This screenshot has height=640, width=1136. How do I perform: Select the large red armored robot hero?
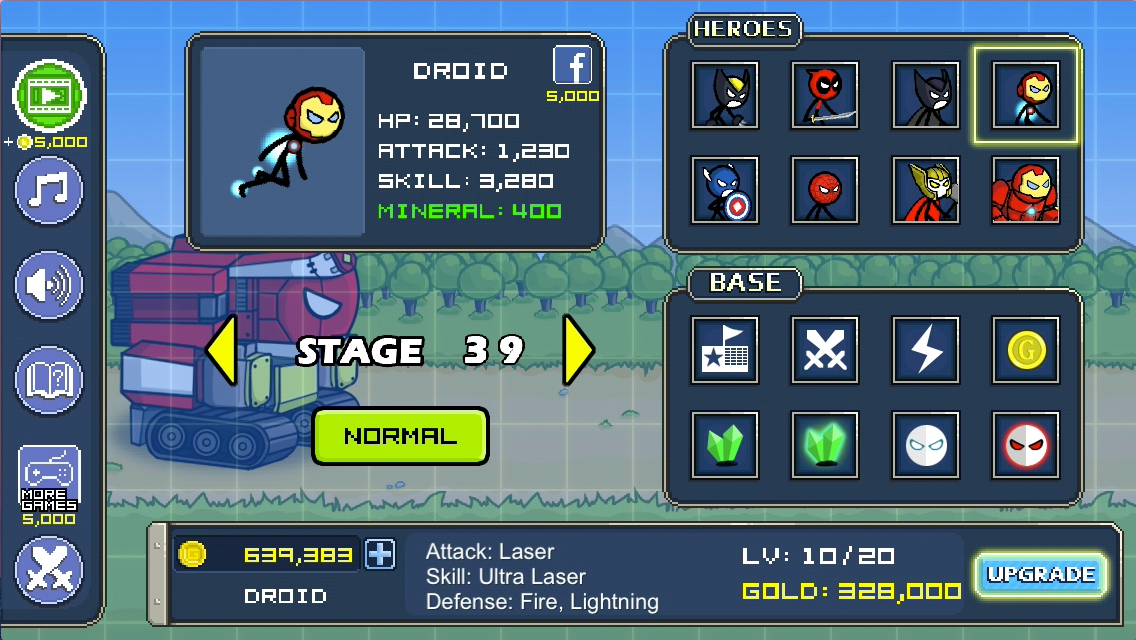(1026, 189)
